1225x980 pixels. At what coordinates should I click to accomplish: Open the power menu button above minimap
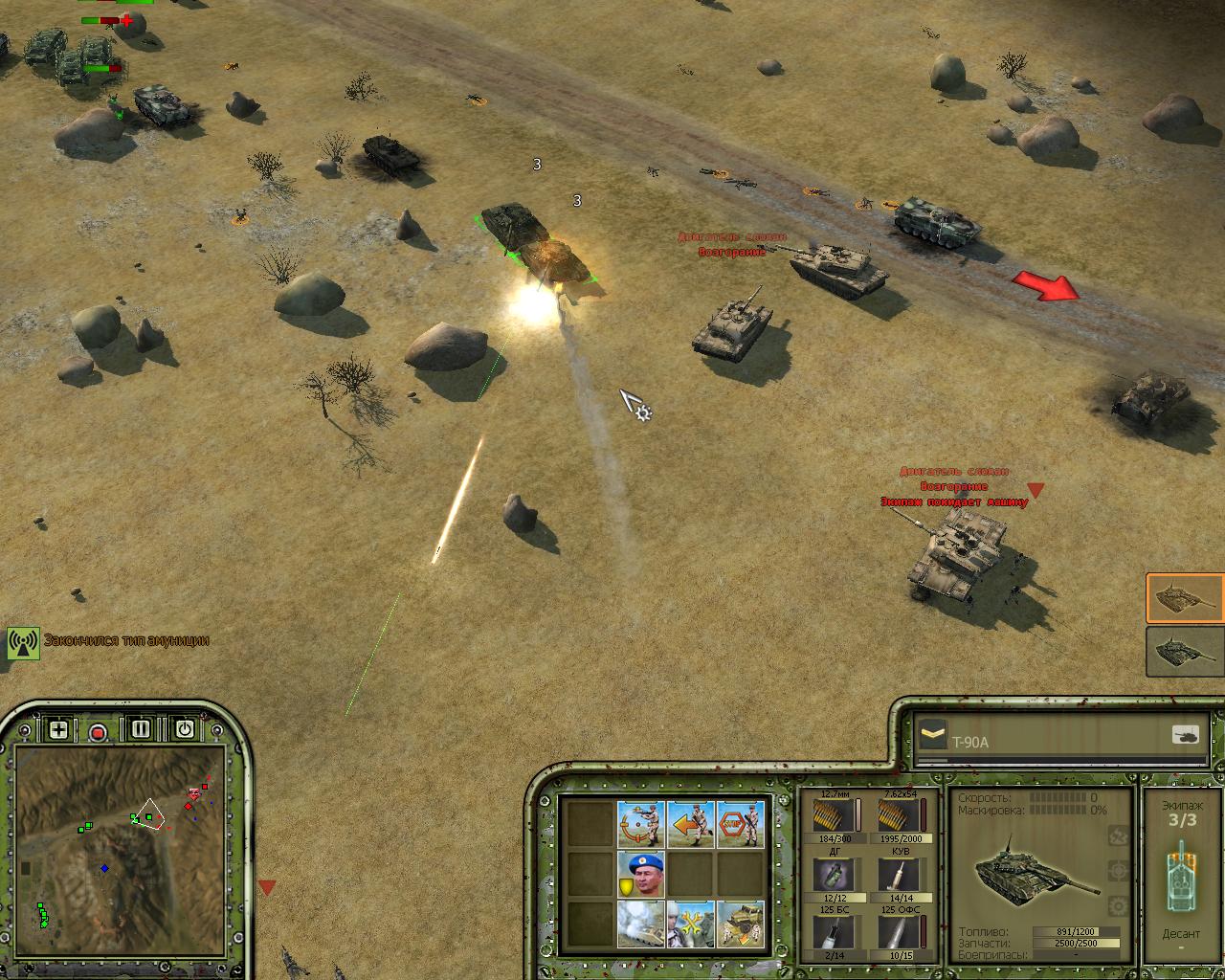[x=184, y=729]
